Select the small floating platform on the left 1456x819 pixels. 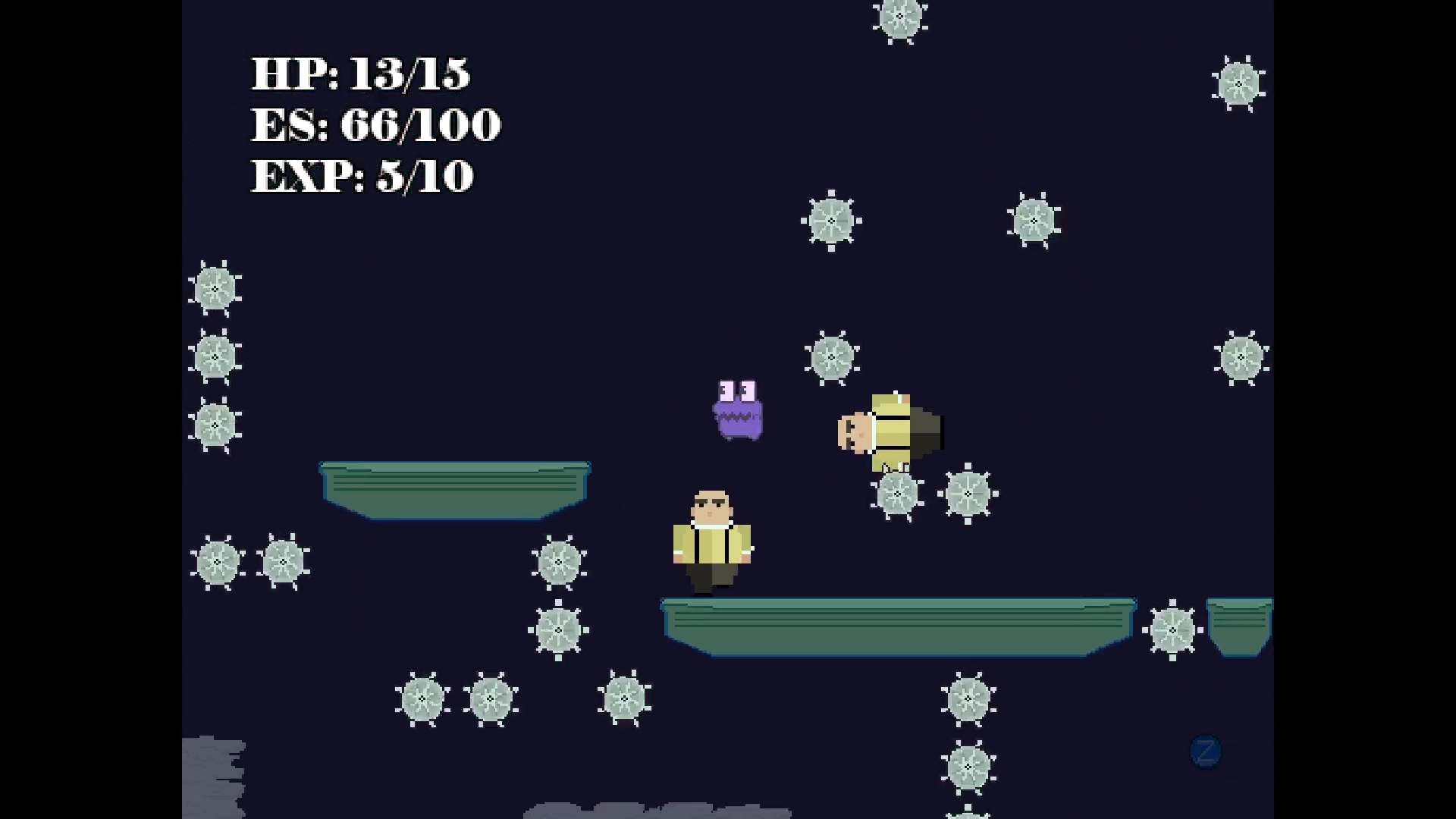pos(453,489)
